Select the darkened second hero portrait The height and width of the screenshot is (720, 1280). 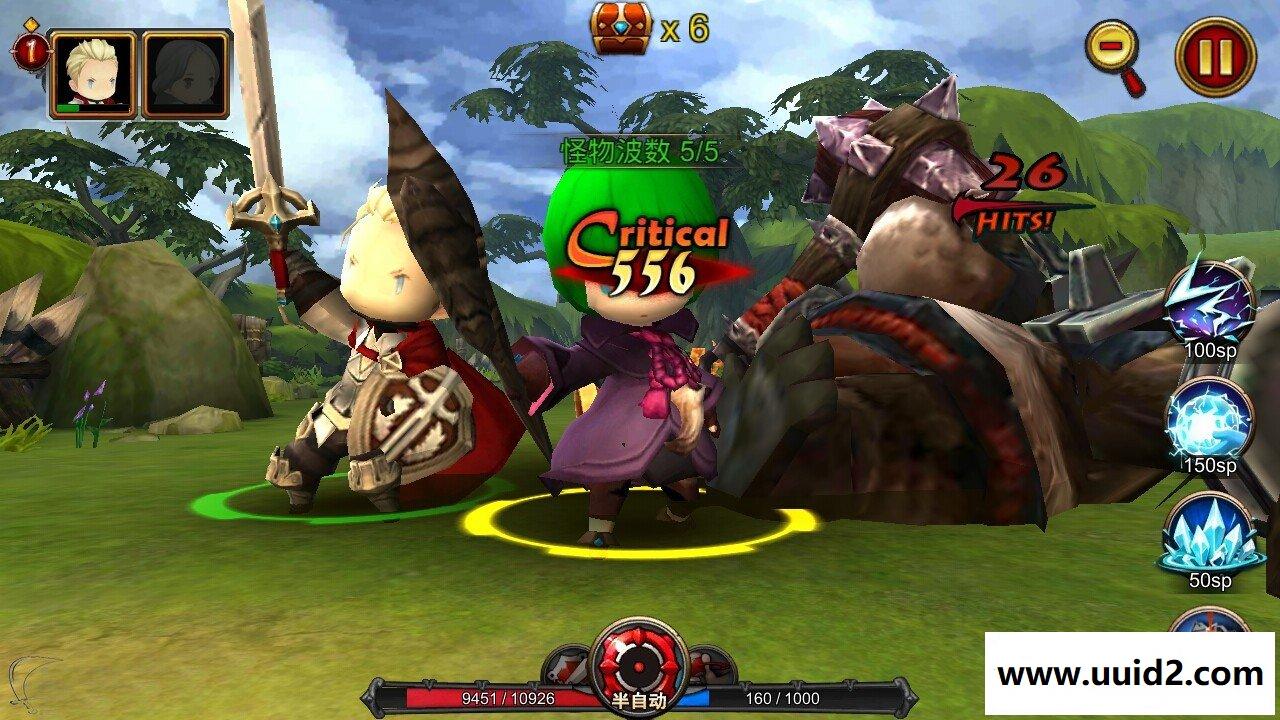pyautogui.click(x=185, y=74)
